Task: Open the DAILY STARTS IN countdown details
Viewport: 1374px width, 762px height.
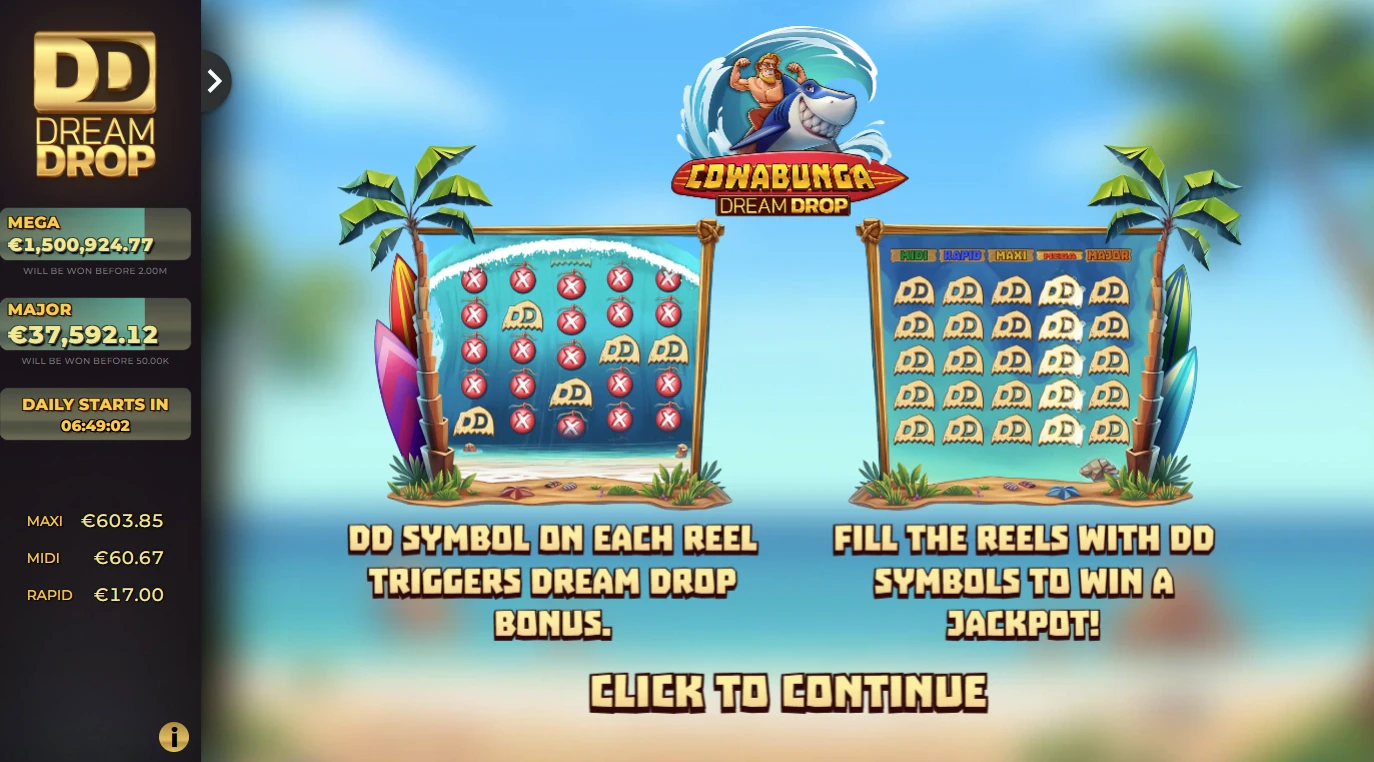Action: (96, 413)
